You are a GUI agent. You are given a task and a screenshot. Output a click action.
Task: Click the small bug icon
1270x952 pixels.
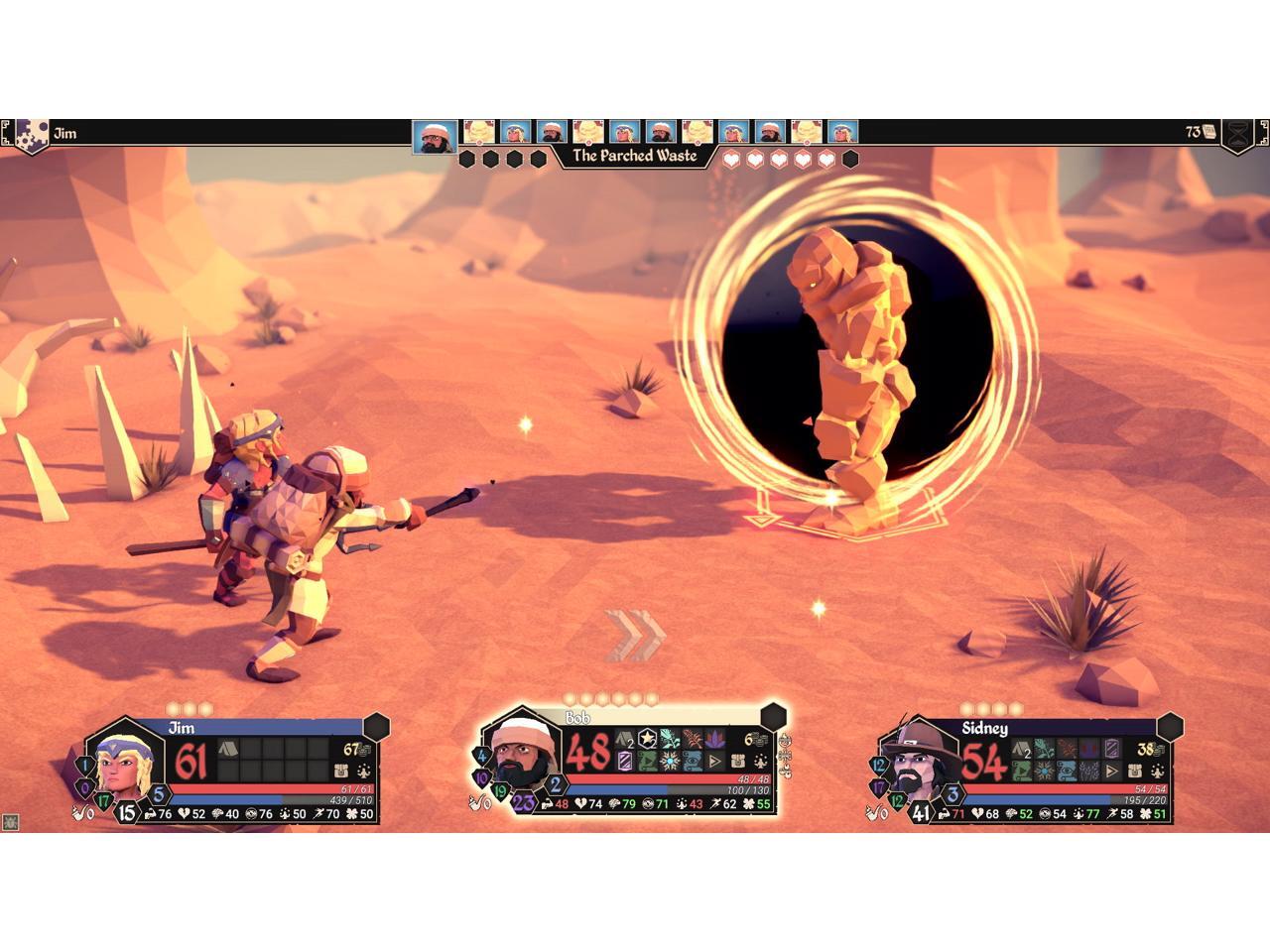click(x=11, y=821)
